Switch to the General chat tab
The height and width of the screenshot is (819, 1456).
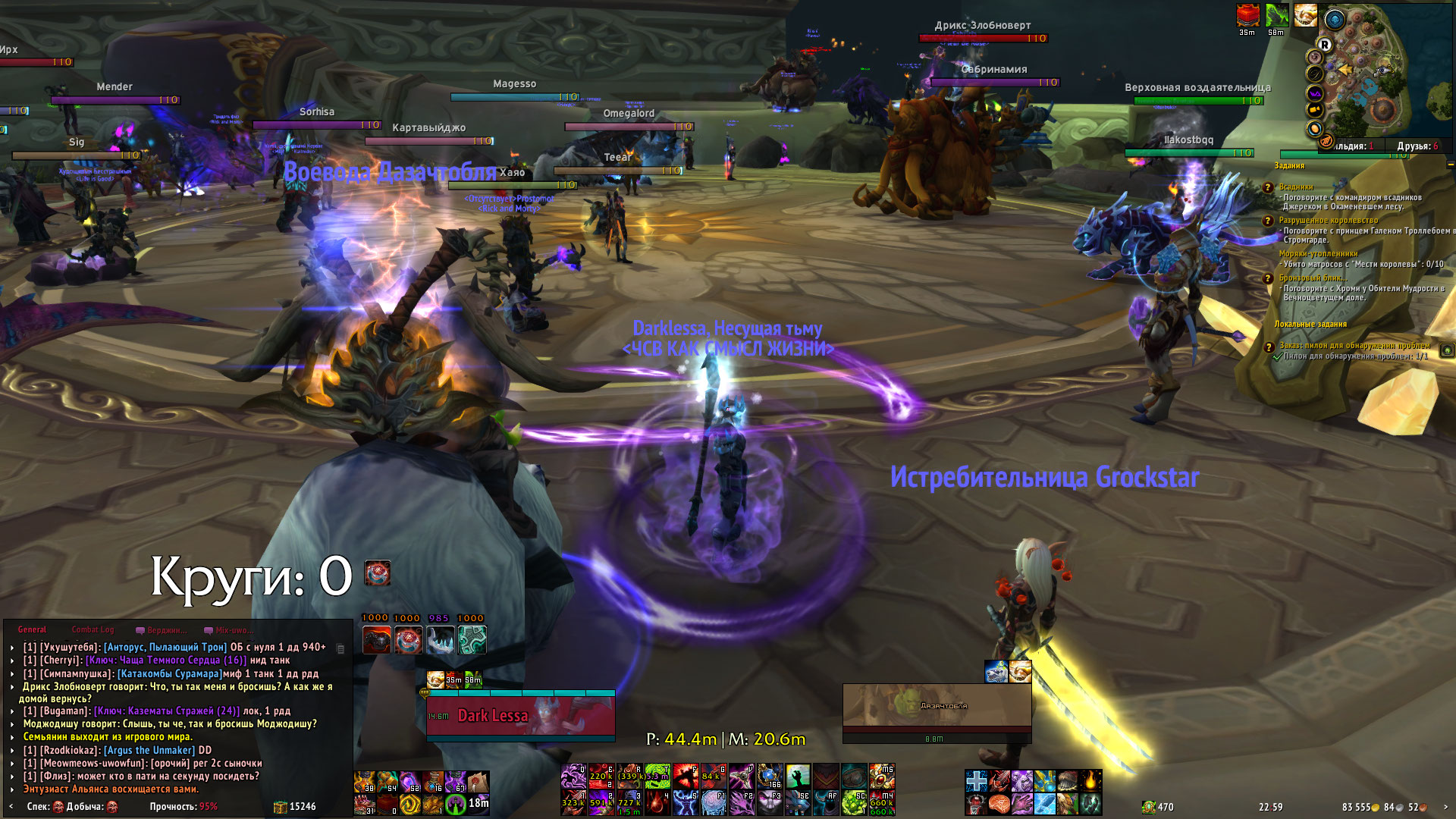tap(32, 629)
